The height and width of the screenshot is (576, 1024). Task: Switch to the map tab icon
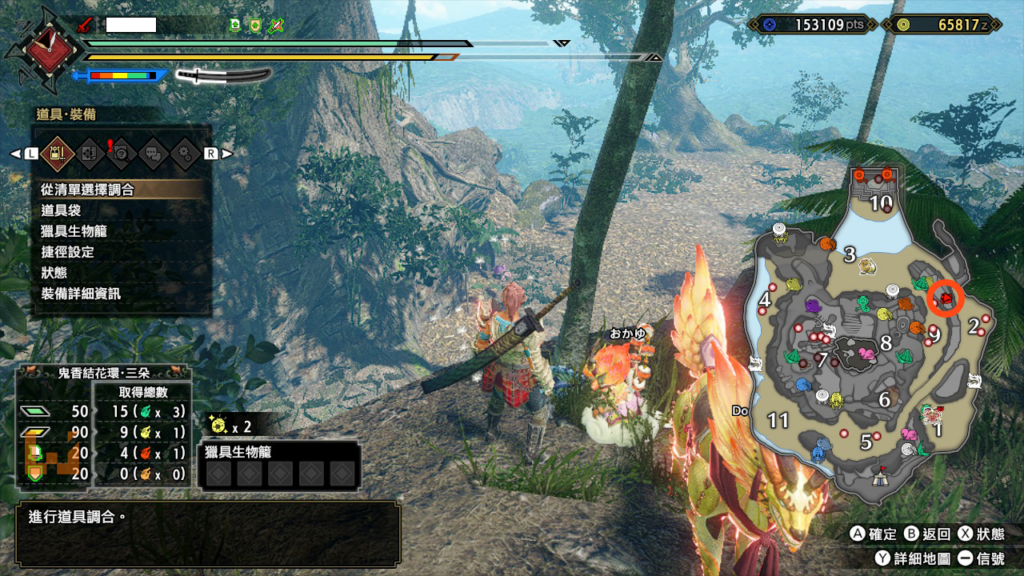[88, 153]
